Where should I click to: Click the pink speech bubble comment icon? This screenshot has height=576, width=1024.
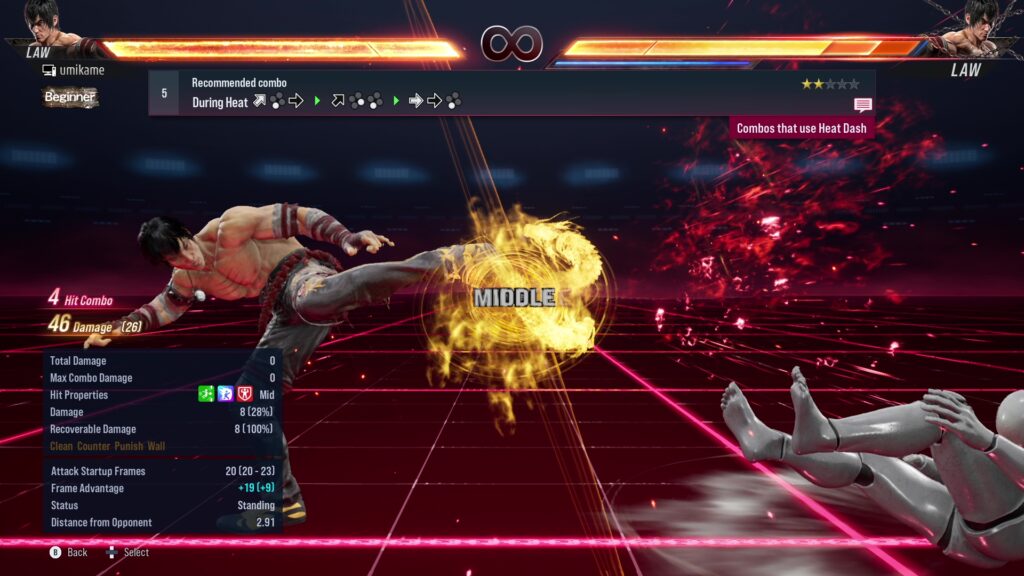coord(863,105)
